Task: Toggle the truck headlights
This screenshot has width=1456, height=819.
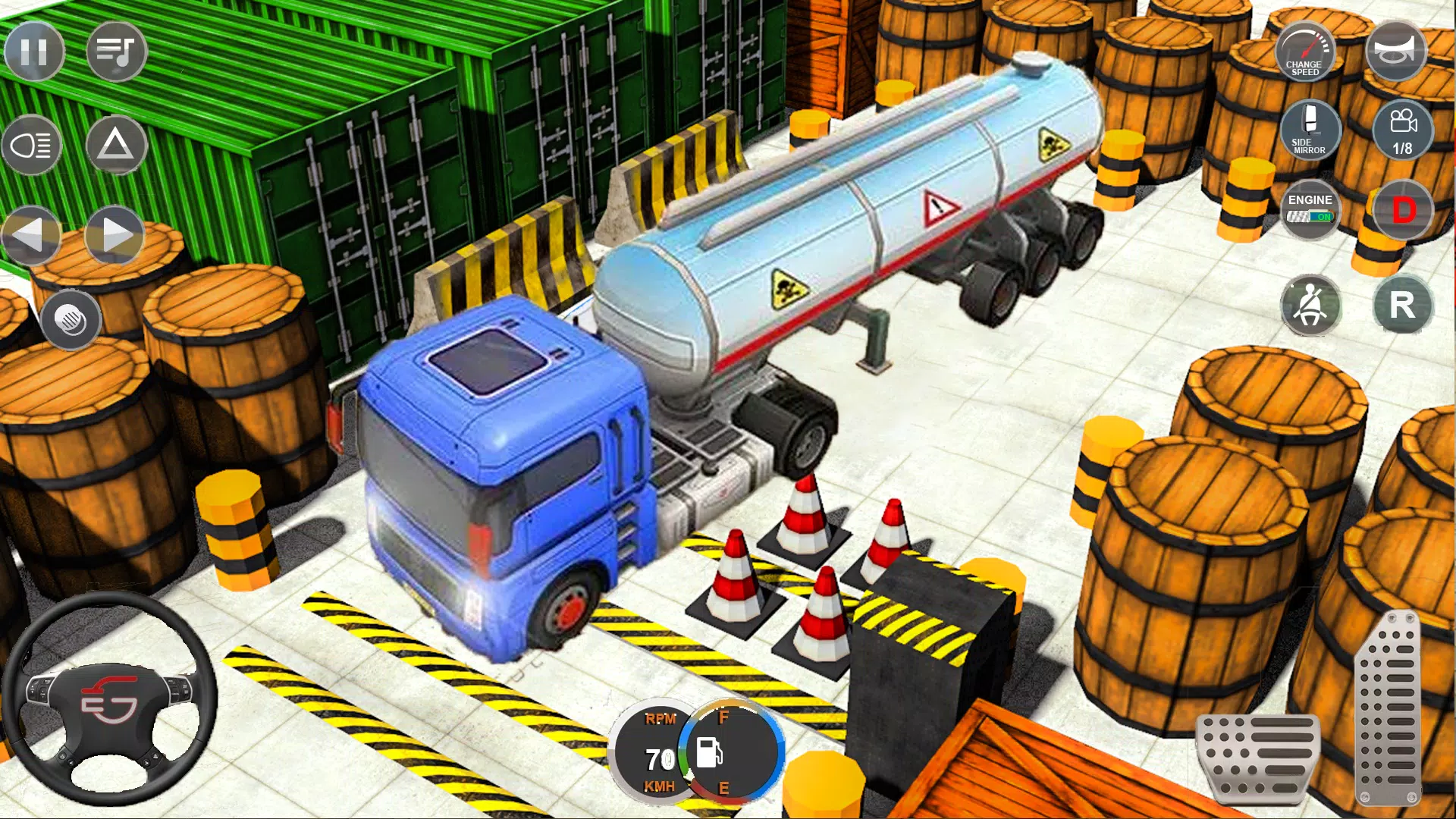Action: 31,145
